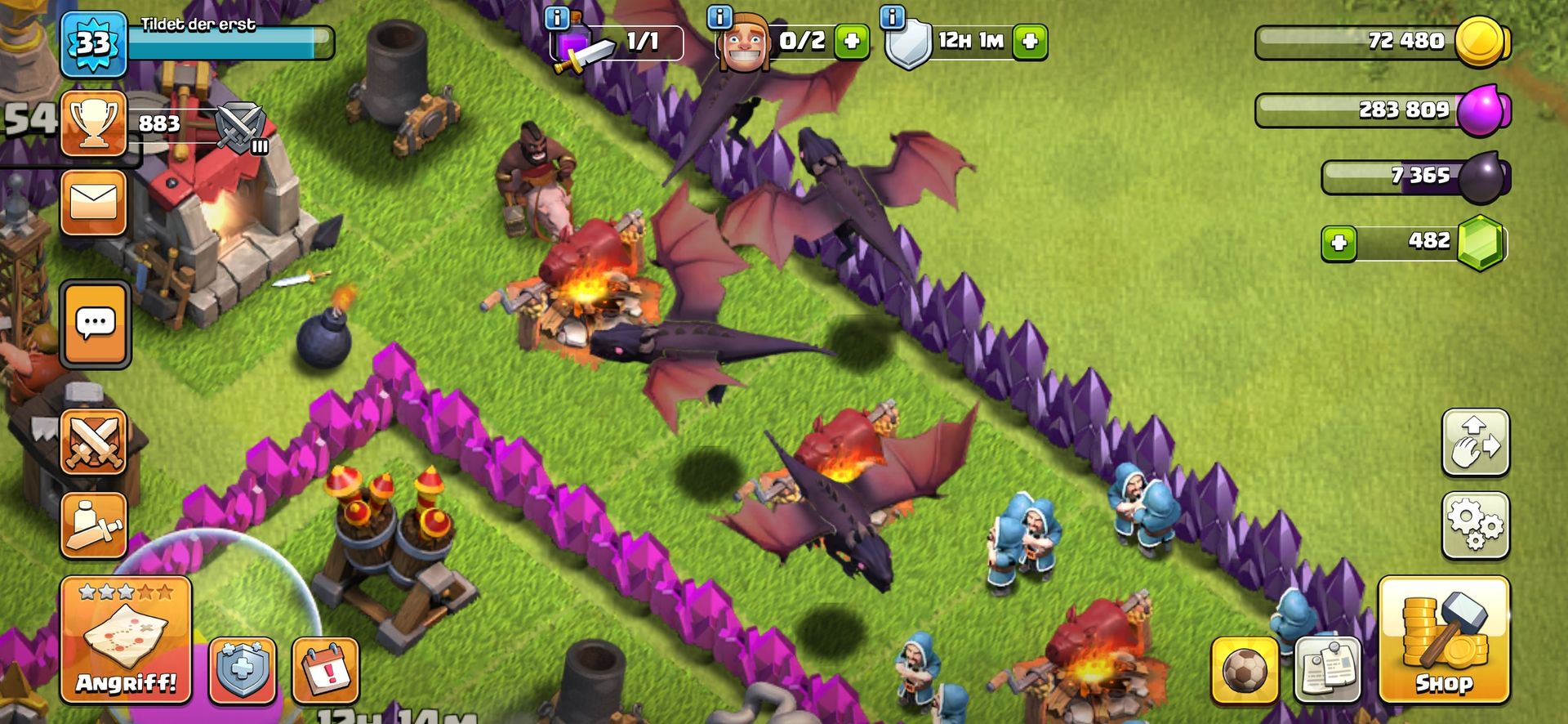Click the level 33 experience badge
Screen dimensions: 1568x724
[94, 44]
